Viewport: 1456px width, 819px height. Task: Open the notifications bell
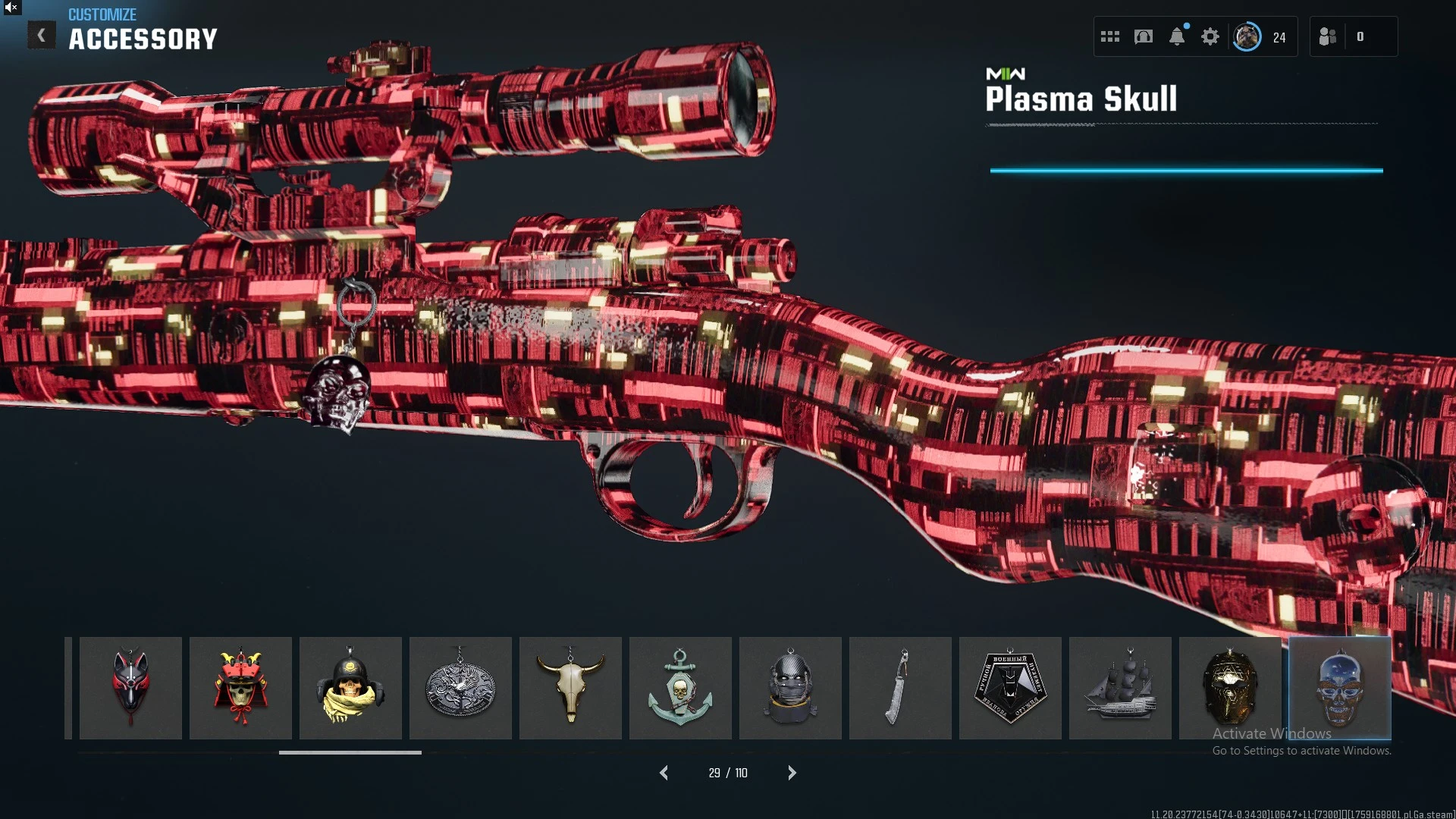coord(1177,36)
